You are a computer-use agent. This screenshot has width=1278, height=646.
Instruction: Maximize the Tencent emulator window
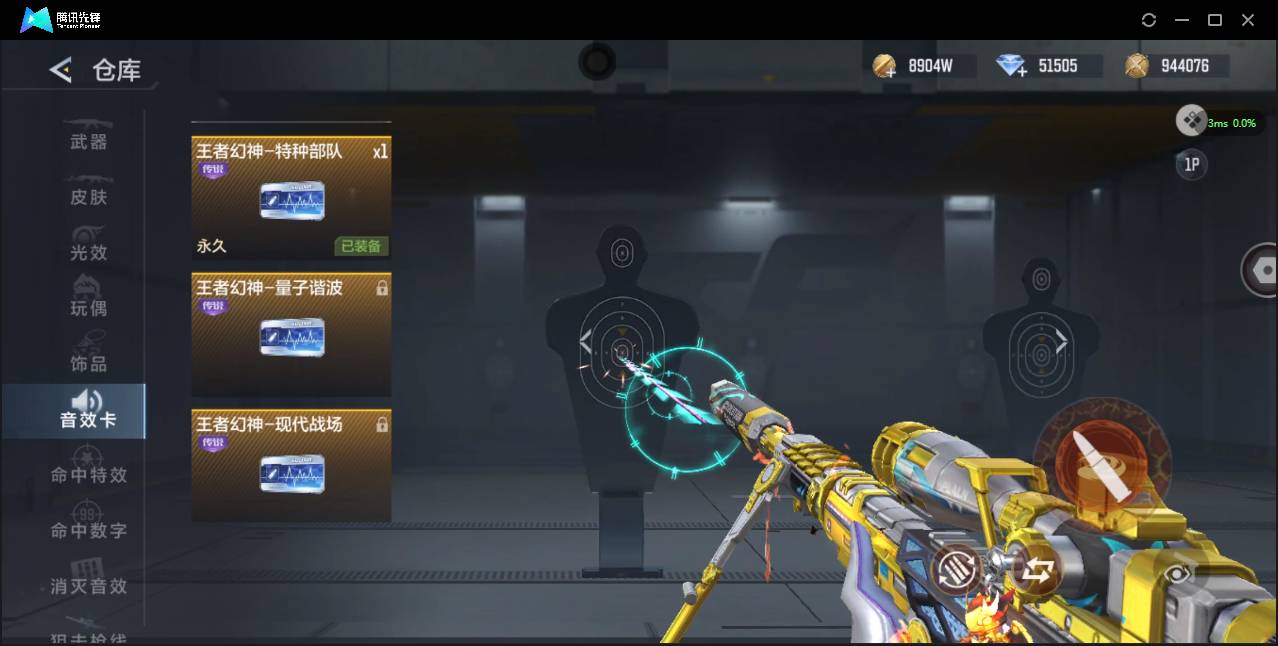tap(1215, 20)
